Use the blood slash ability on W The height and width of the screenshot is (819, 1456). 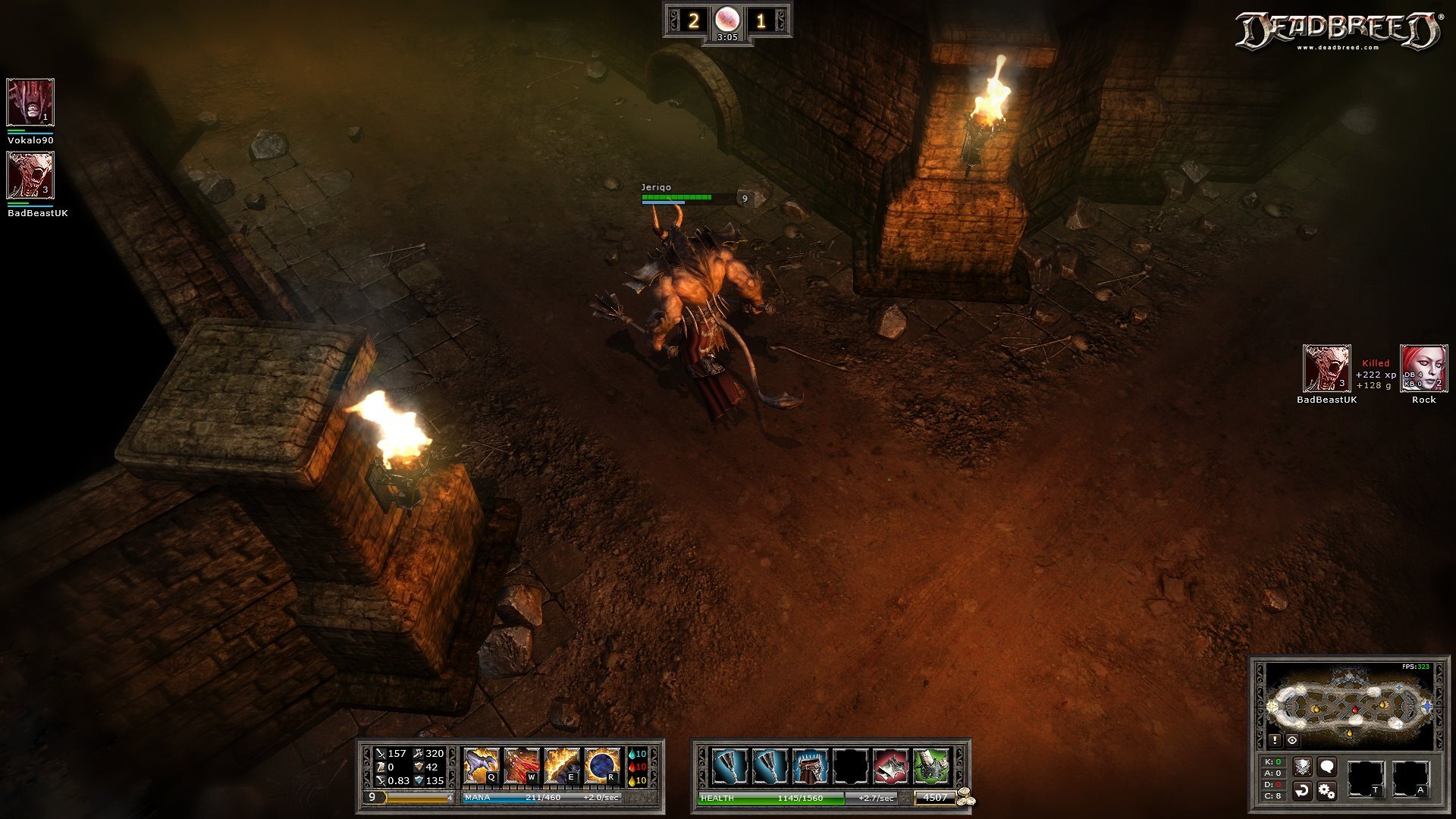coord(521,766)
